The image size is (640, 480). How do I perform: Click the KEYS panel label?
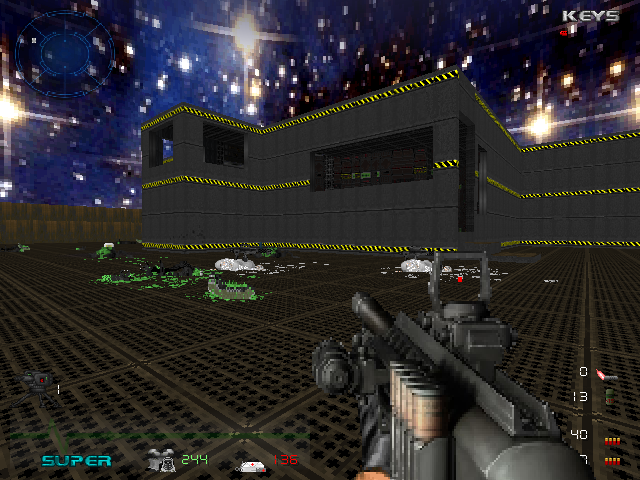click(x=590, y=16)
